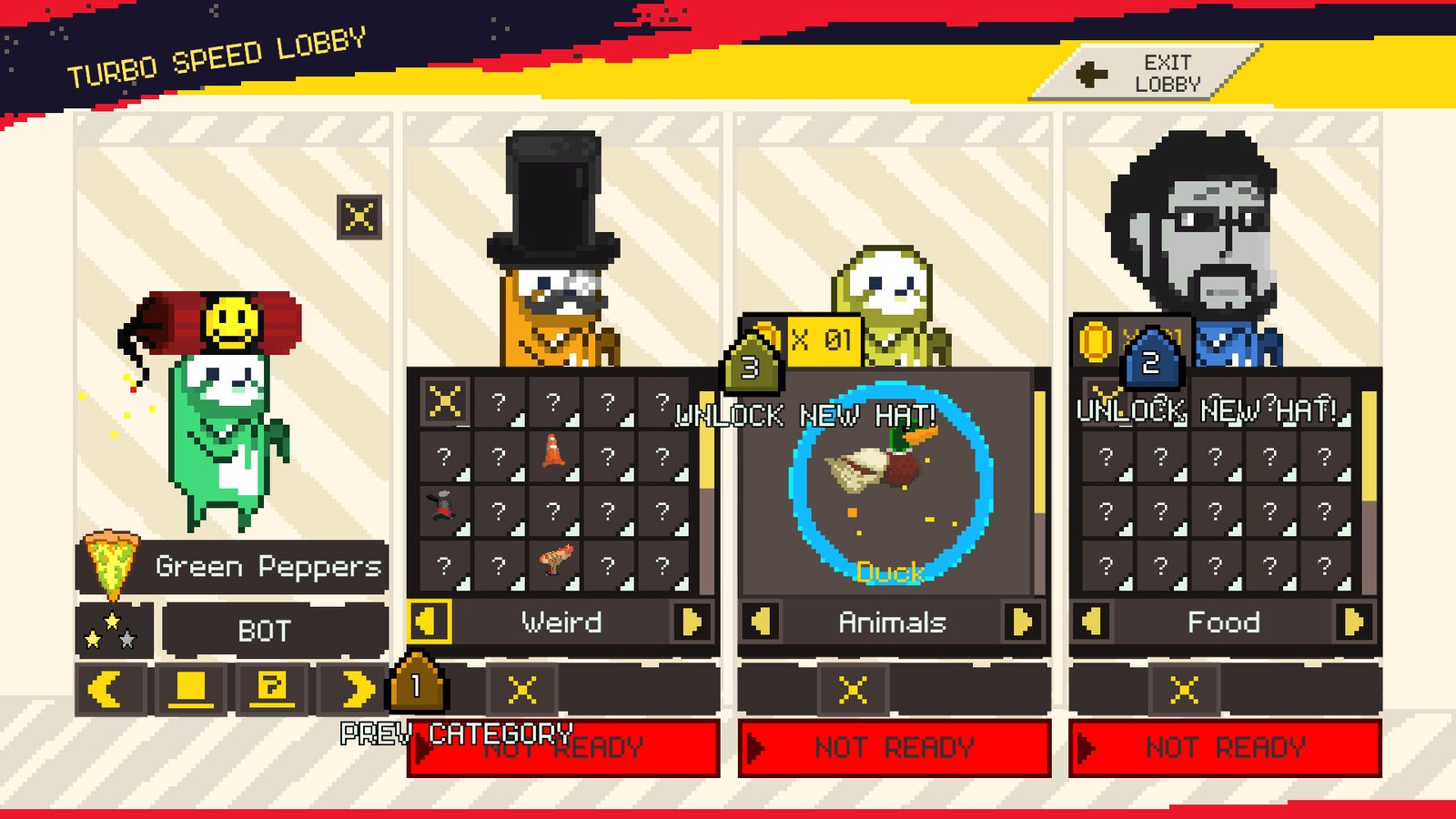Show category after Food

tap(1354, 622)
